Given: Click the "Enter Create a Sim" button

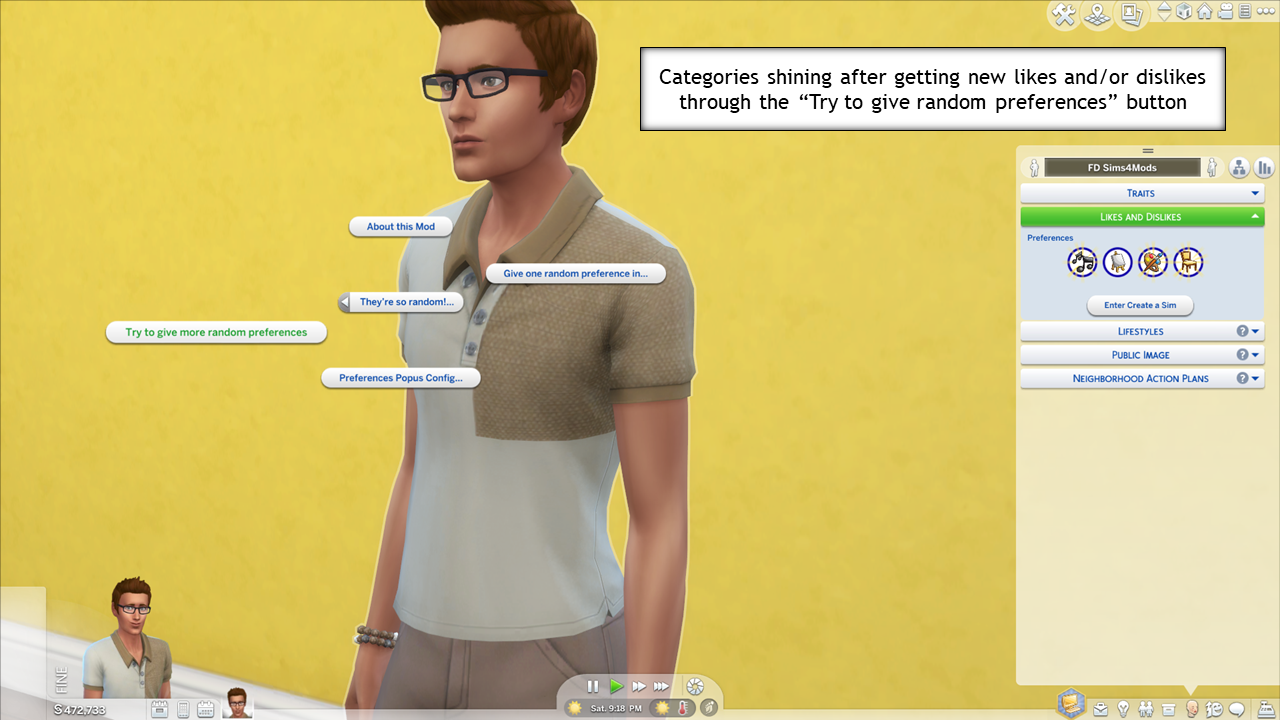Looking at the screenshot, I should click(1140, 305).
